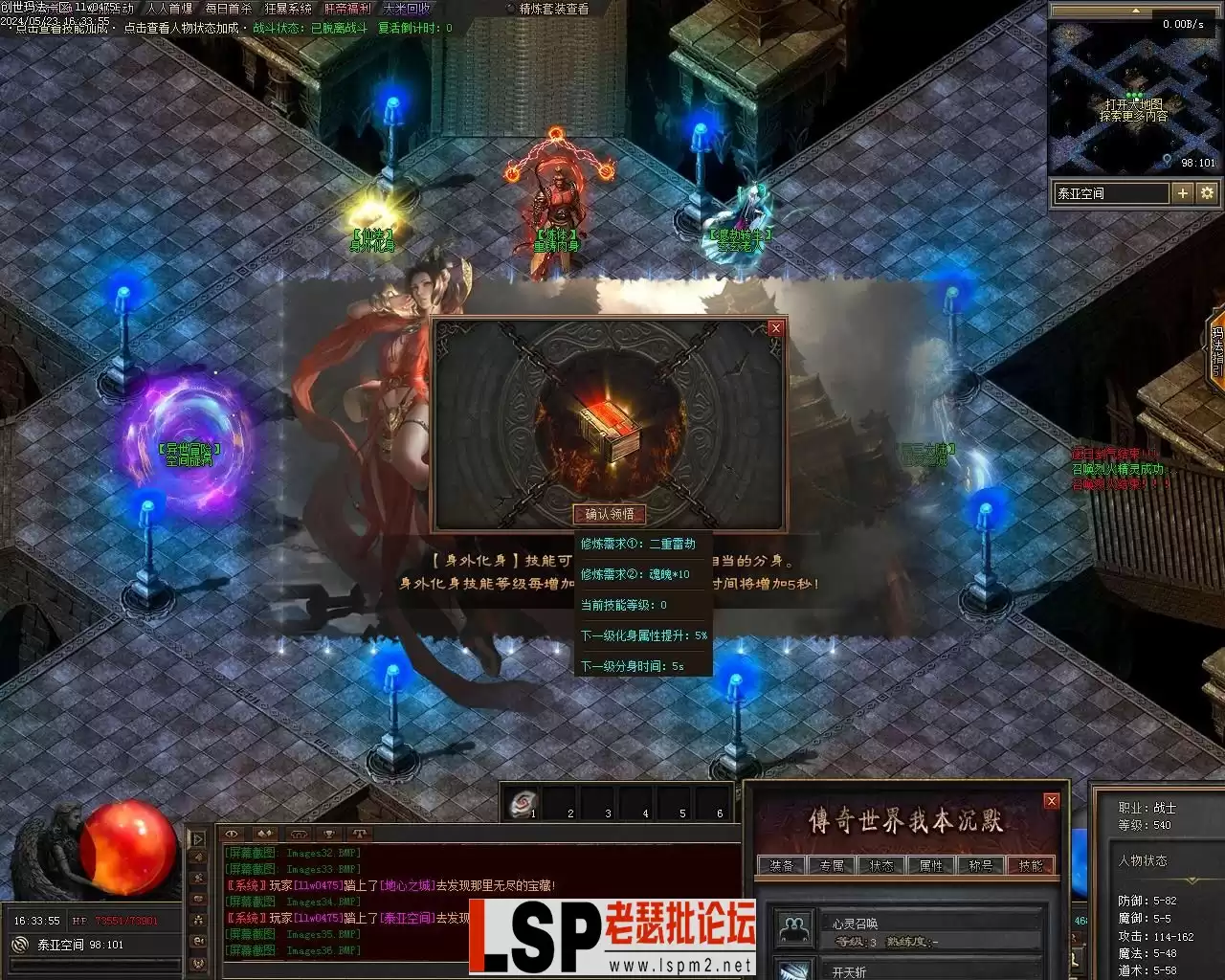Viewport: 1225px width, 980px height.
Task: Close the treasure chest dialog
Action: pyautogui.click(x=775, y=328)
